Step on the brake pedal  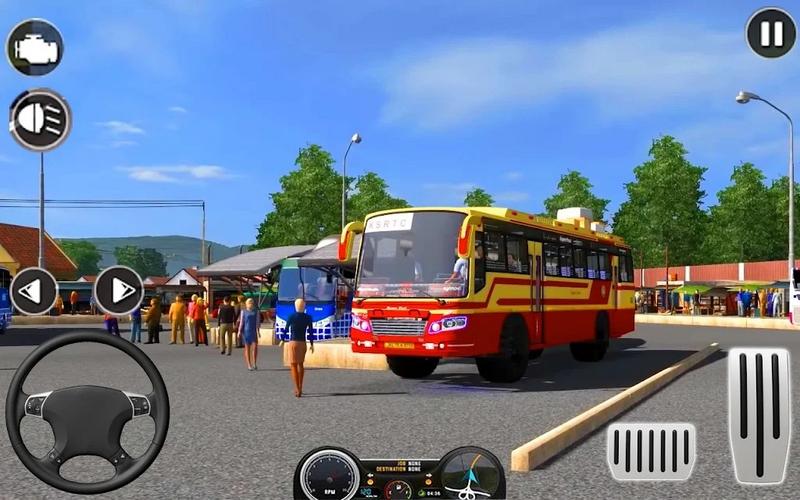[x=651, y=451]
